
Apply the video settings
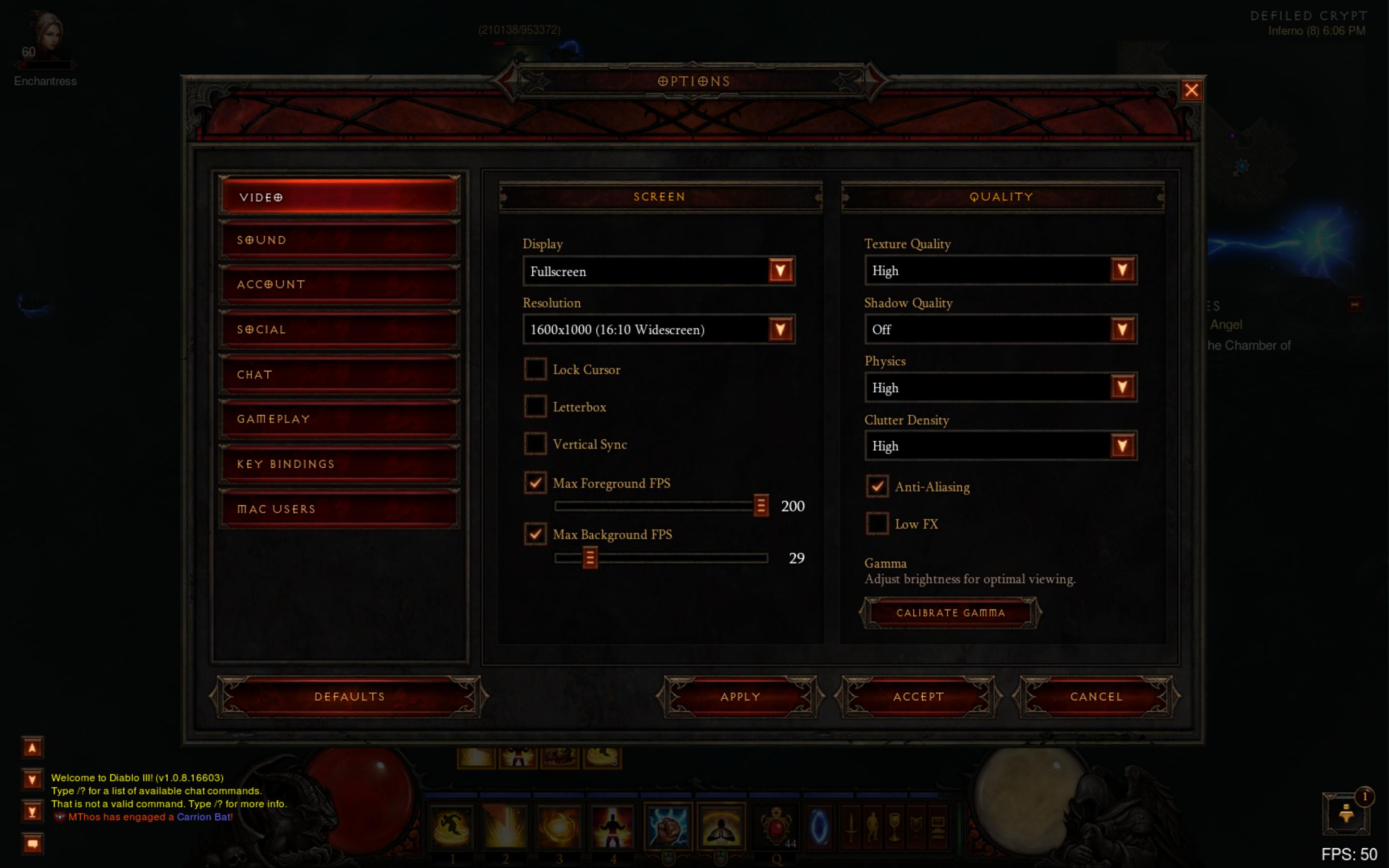click(740, 696)
